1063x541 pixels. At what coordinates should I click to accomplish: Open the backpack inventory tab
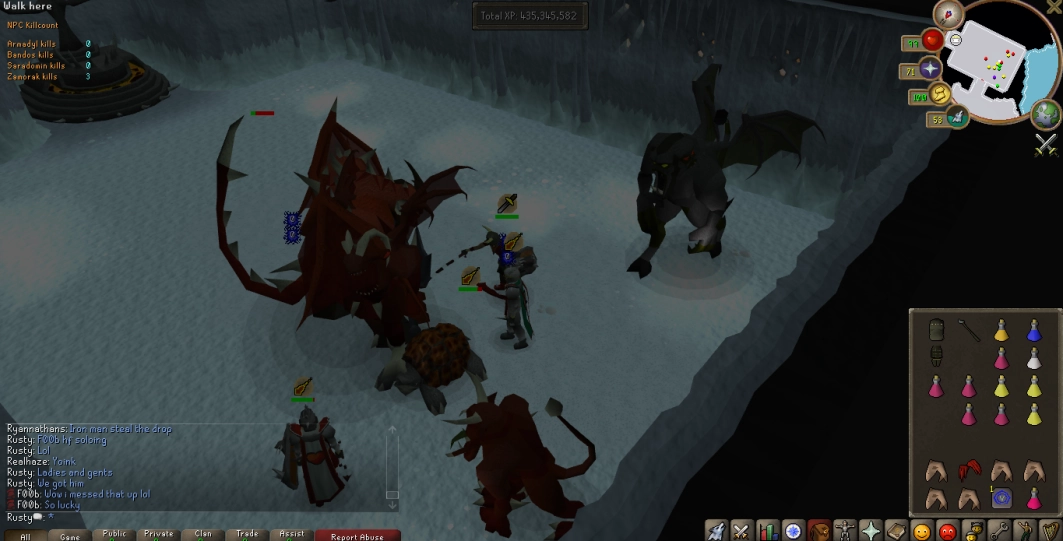pos(819,530)
